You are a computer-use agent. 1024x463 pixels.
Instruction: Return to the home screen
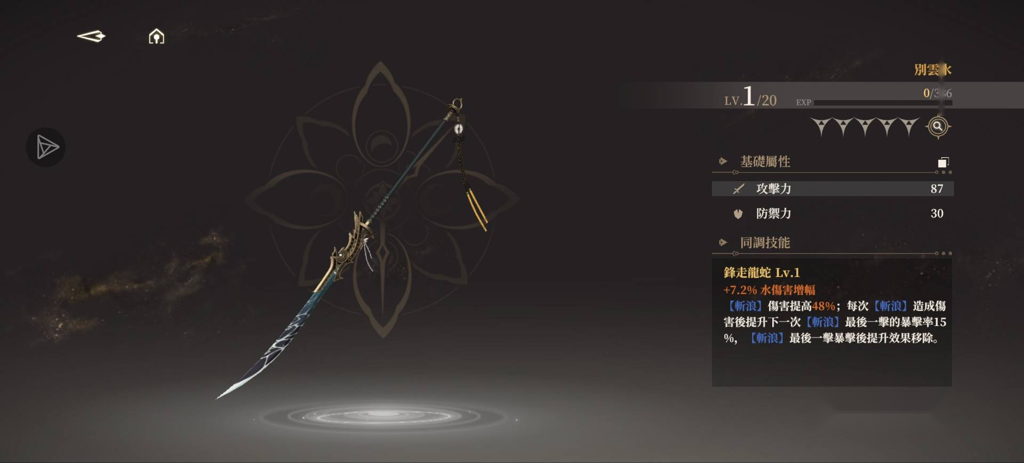[x=156, y=37]
